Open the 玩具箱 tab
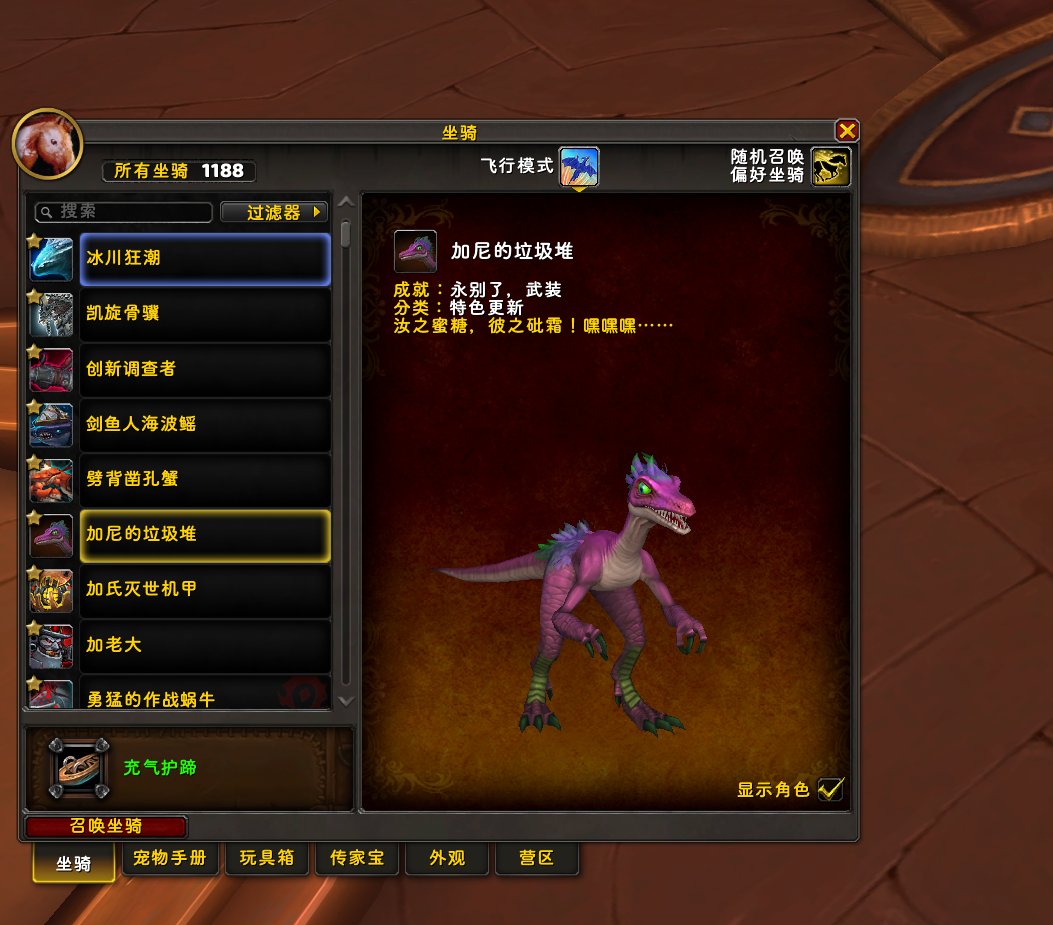Image resolution: width=1053 pixels, height=925 pixels. 266,858
